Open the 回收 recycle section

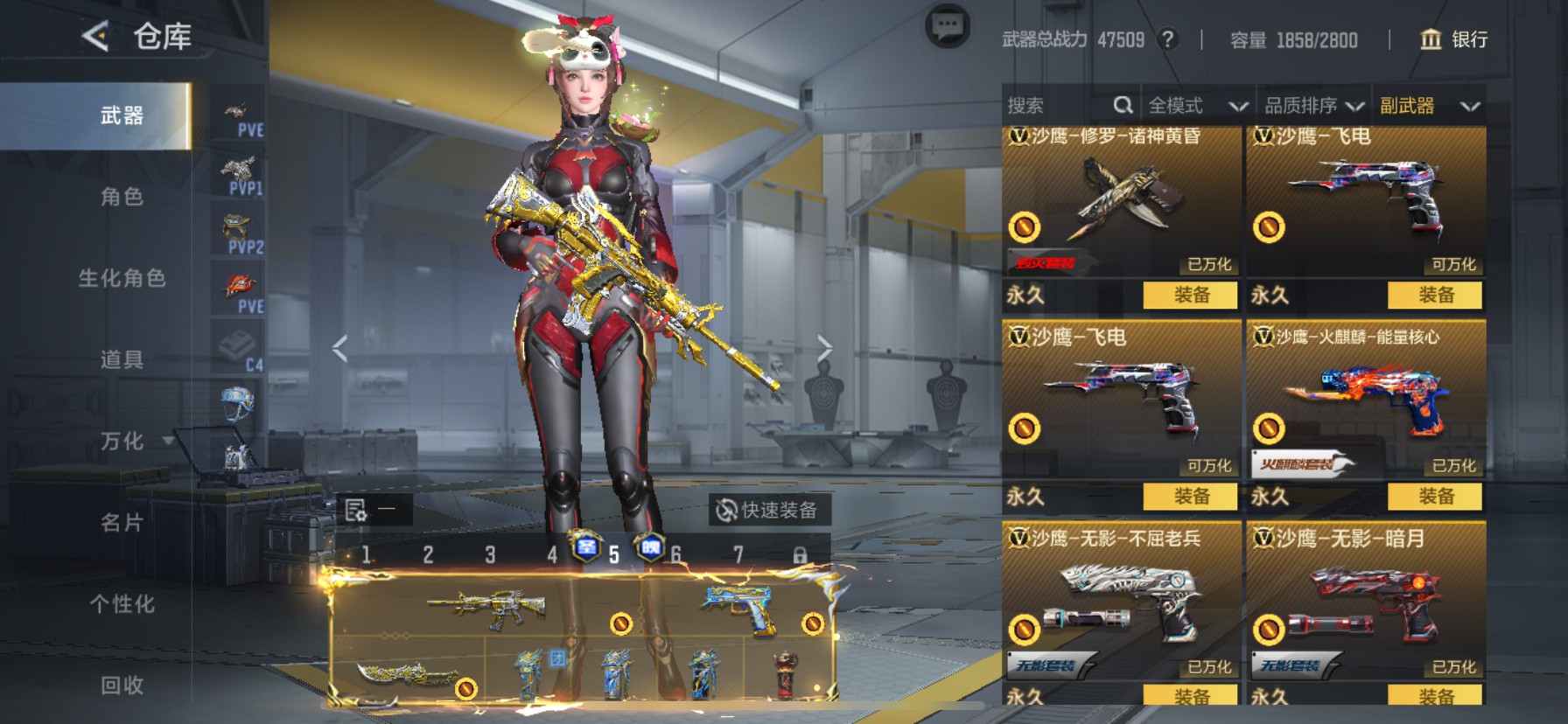[x=121, y=685]
